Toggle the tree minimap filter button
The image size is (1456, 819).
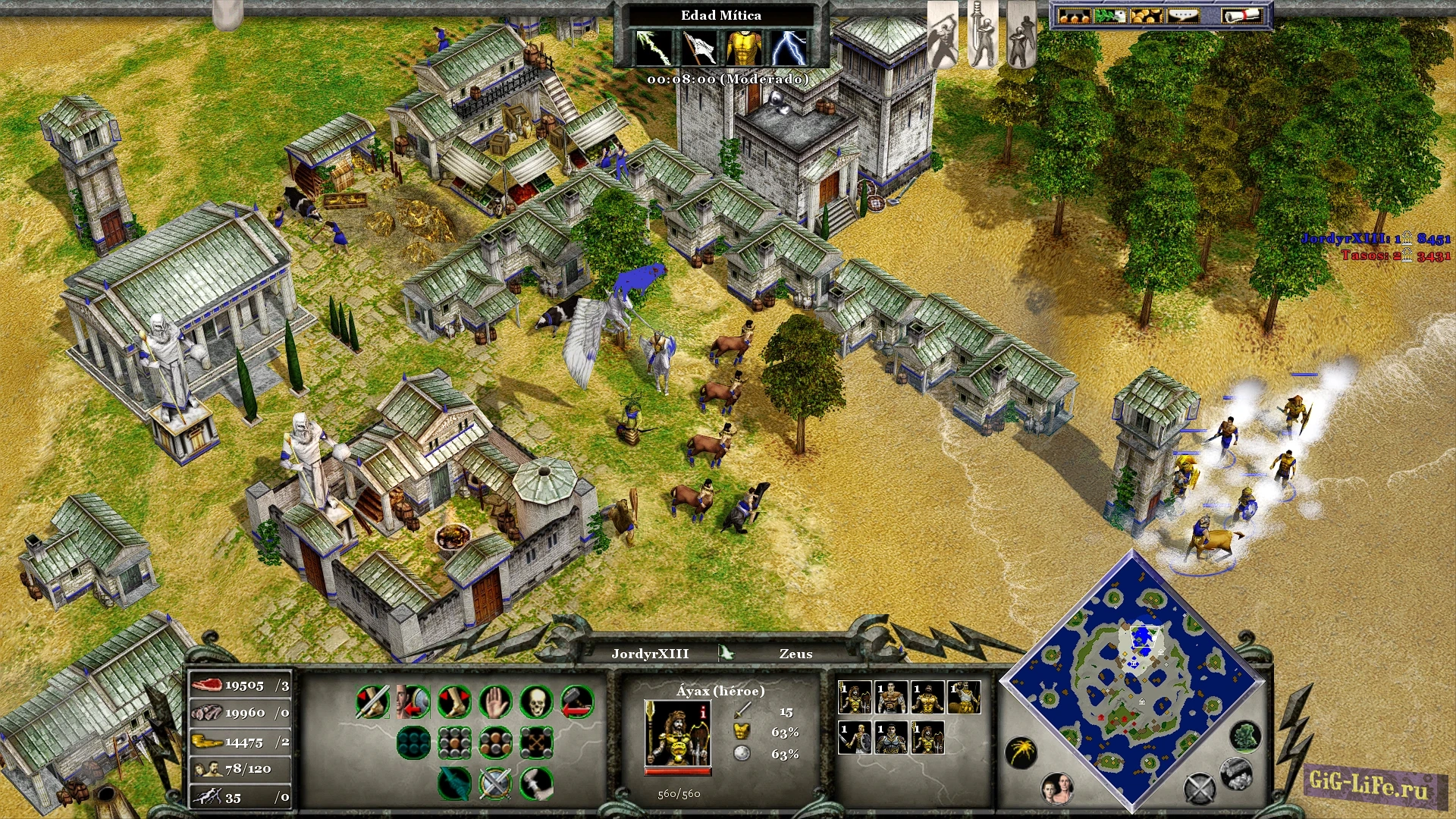[x=1244, y=736]
